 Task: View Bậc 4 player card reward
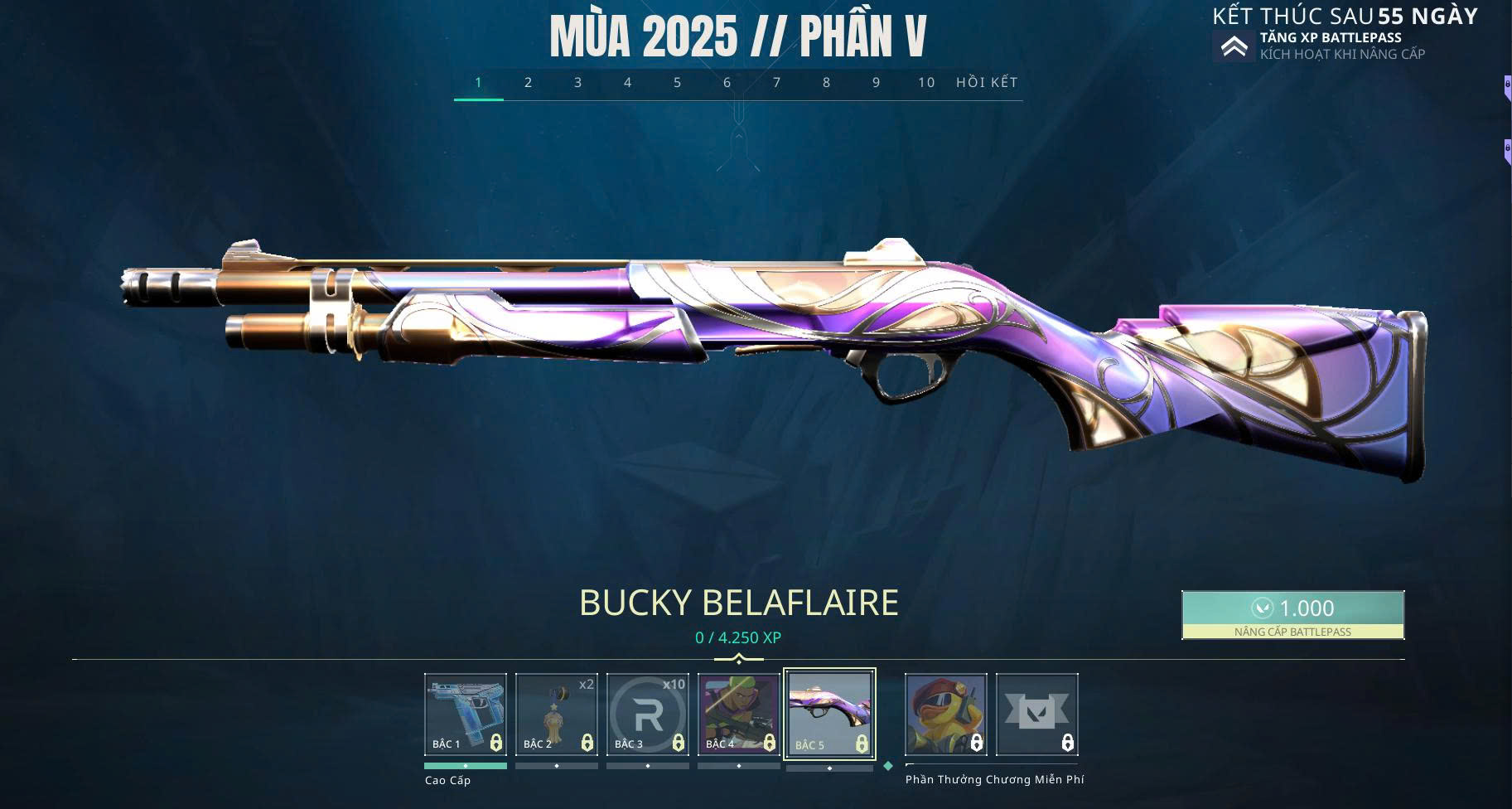tap(739, 714)
